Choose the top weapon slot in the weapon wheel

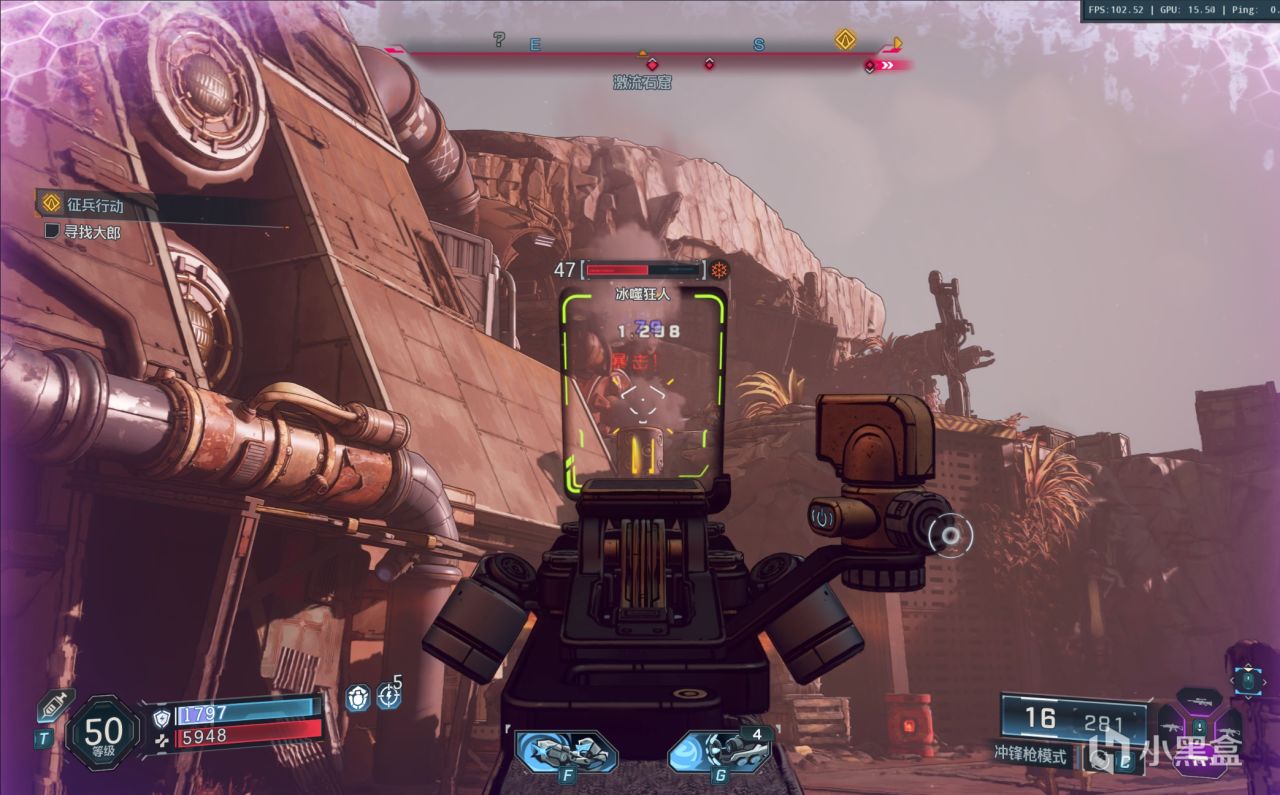pos(1199,699)
